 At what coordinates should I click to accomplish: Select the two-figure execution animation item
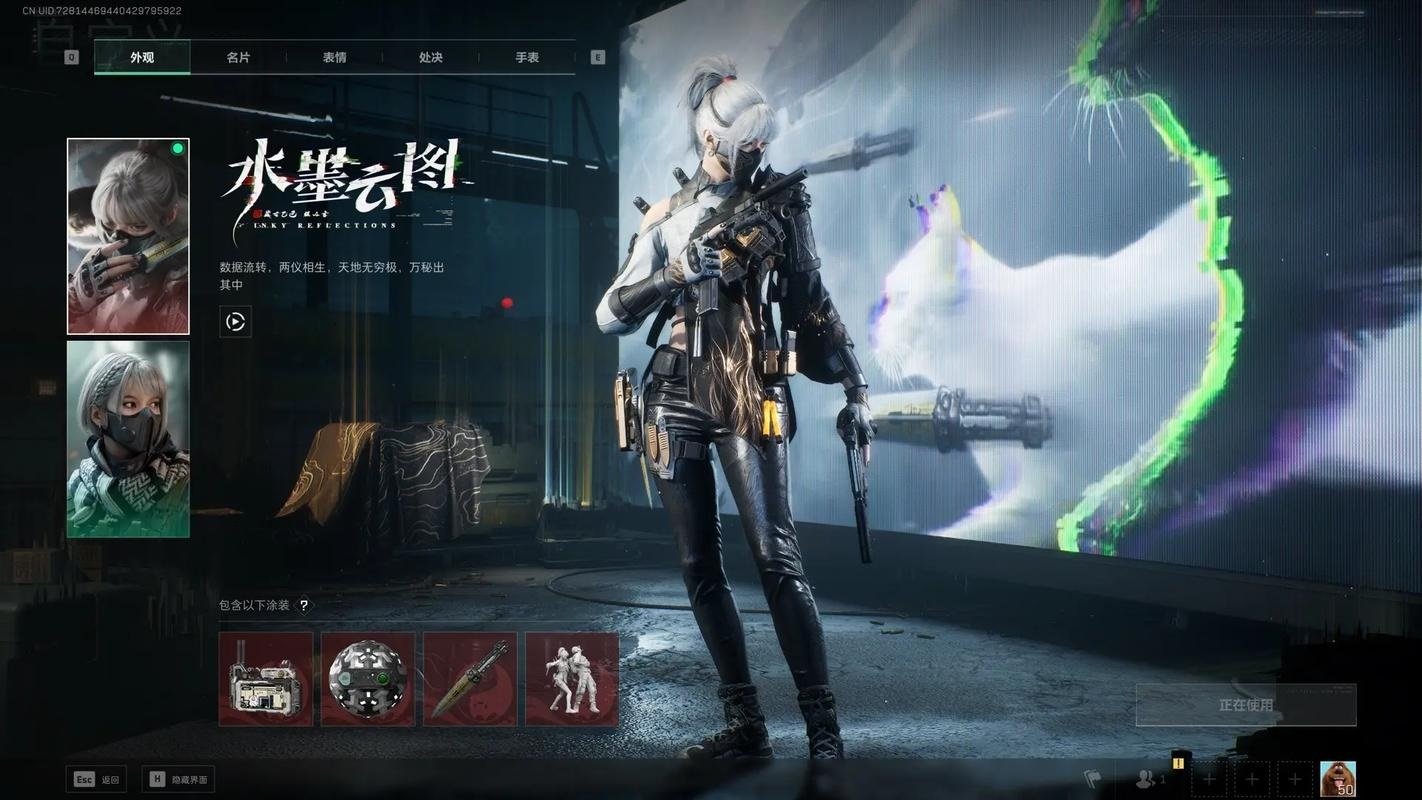(x=572, y=679)
